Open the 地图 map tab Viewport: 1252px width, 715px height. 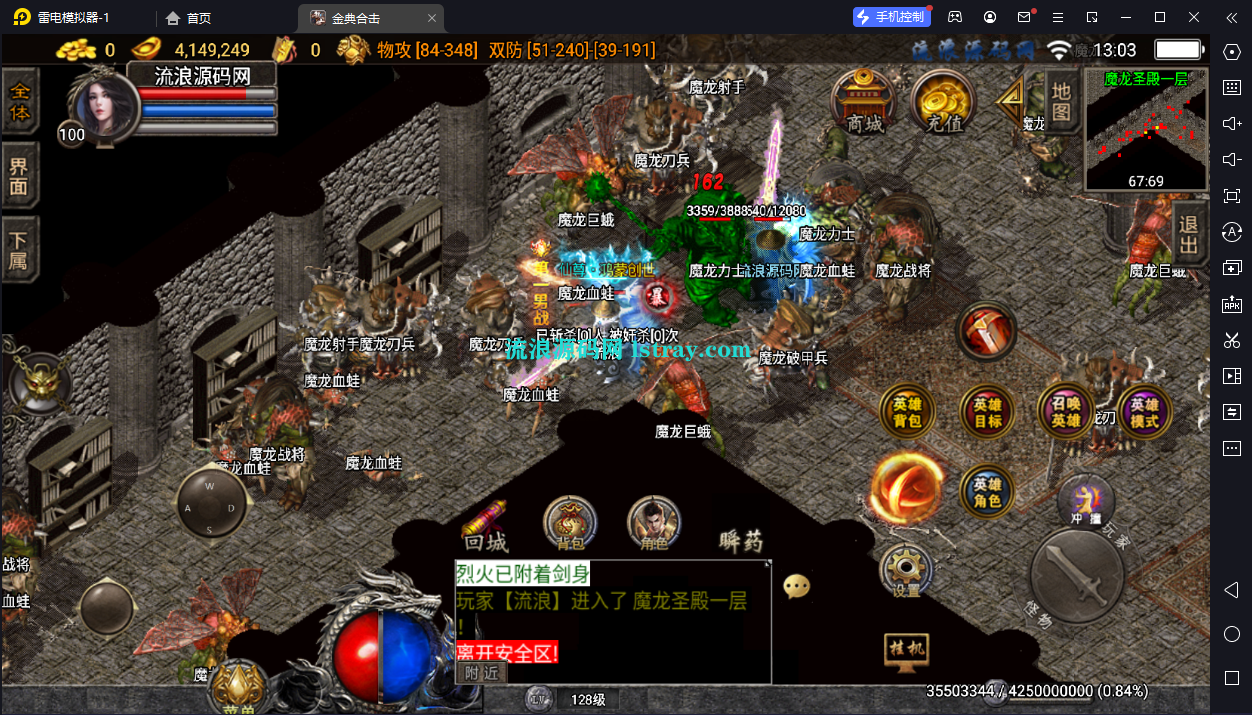pyautogui.click(x=1061, y=101)
